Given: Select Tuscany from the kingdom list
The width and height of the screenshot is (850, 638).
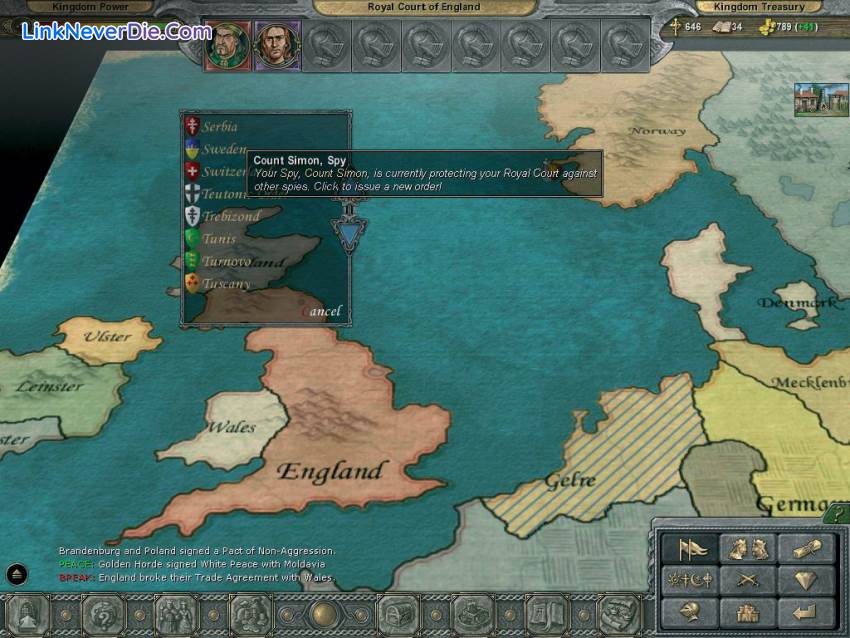Looking at the screenshot, I should coord(225,283).
